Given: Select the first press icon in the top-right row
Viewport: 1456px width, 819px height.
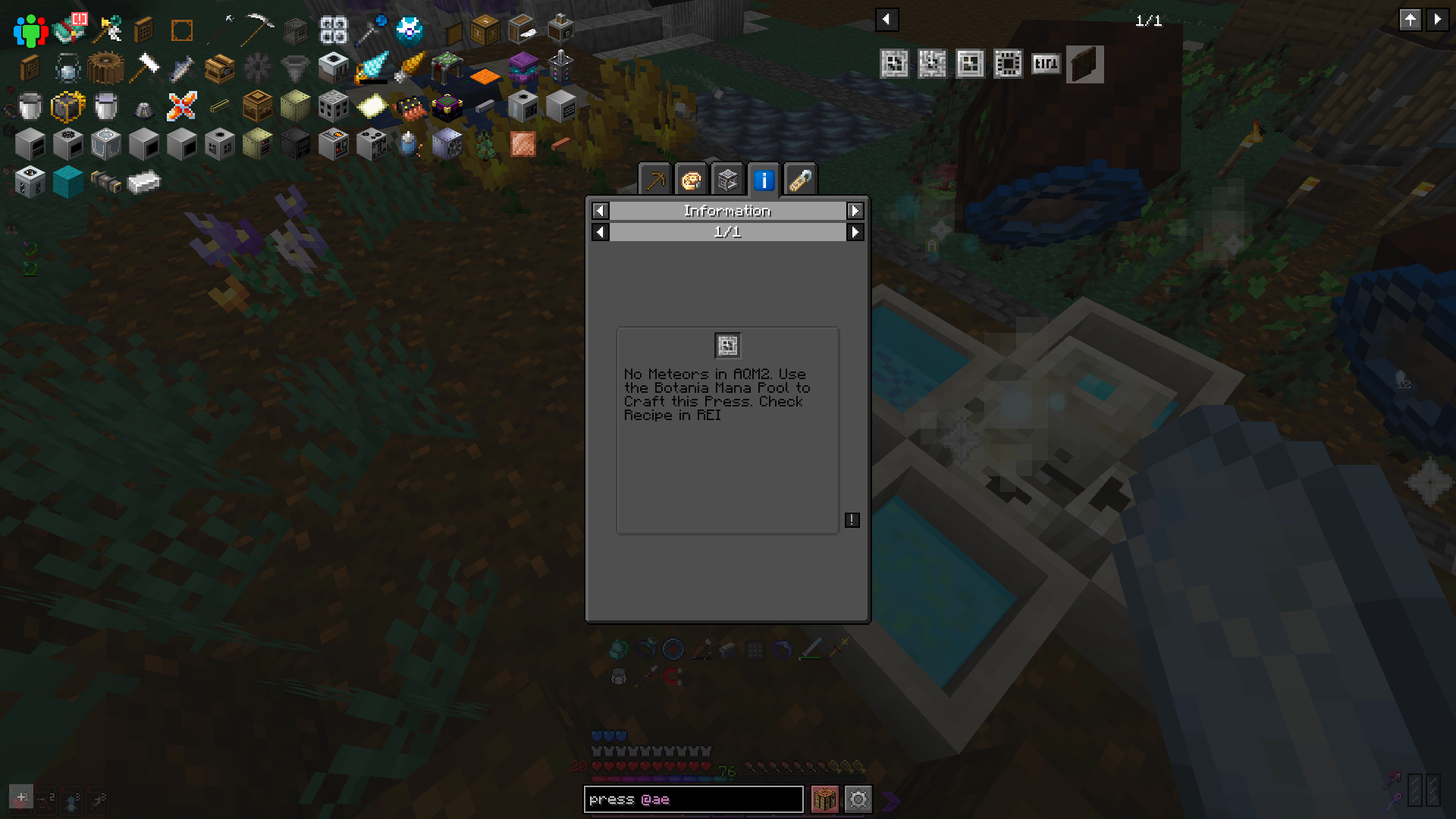Looking at the screenshot, I should click(x=895, y=64).
